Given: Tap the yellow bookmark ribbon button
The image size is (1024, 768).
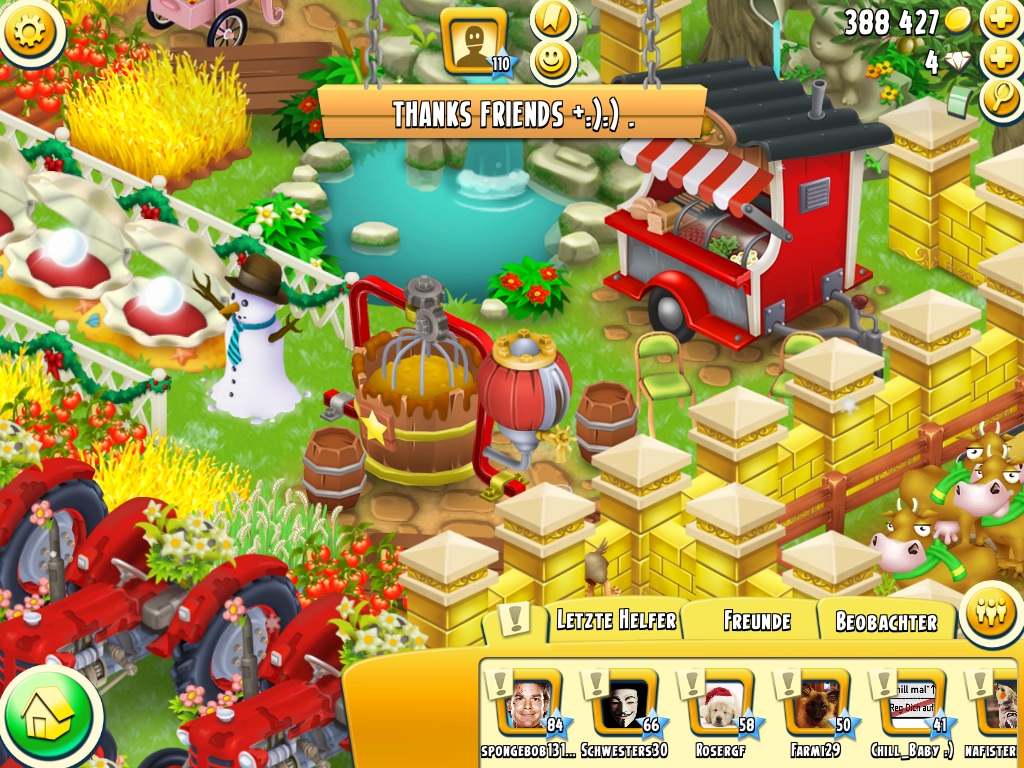Looking at the screenshot, I should pyautogui.click(x=552, y=19).
